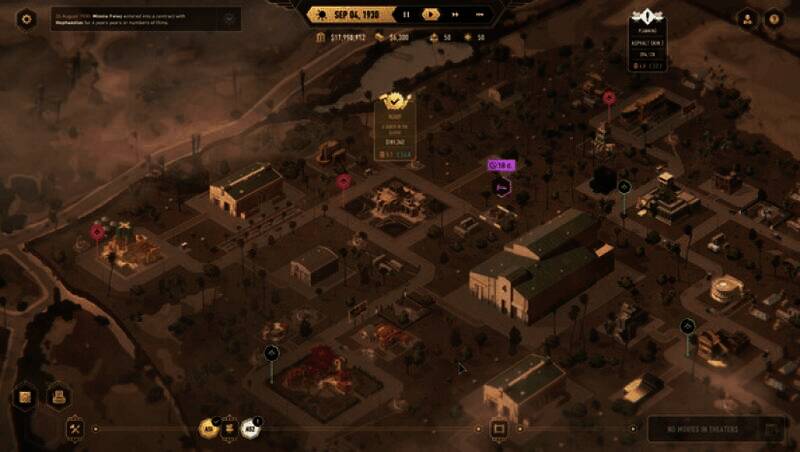Click the studio cash balance readout
This screenshot has width=800, height=452.
coord(341,37)
